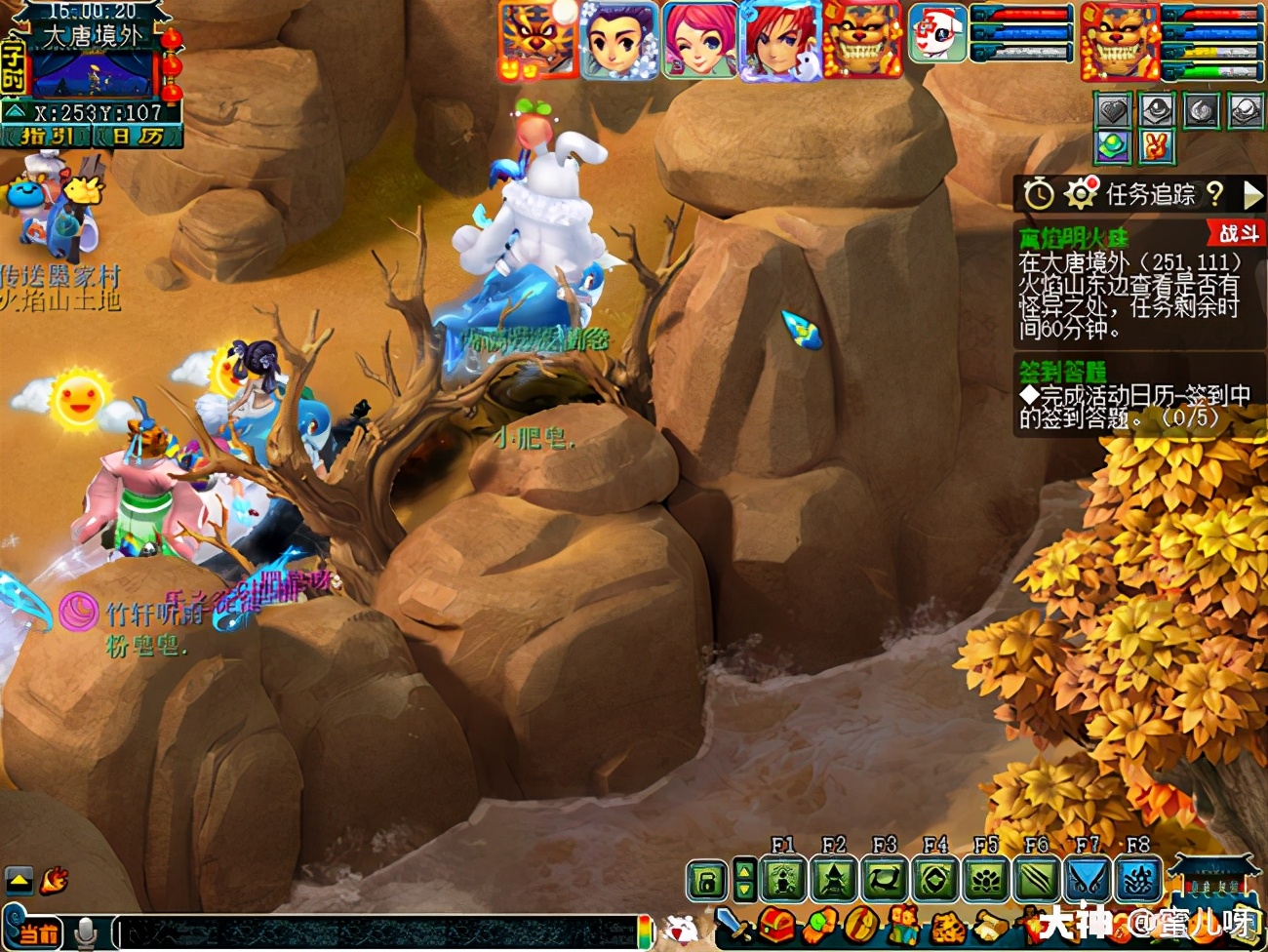1268x952 pixels.
Task: Select the 签到答题 quest entry
Action: tap(1063, 372)
